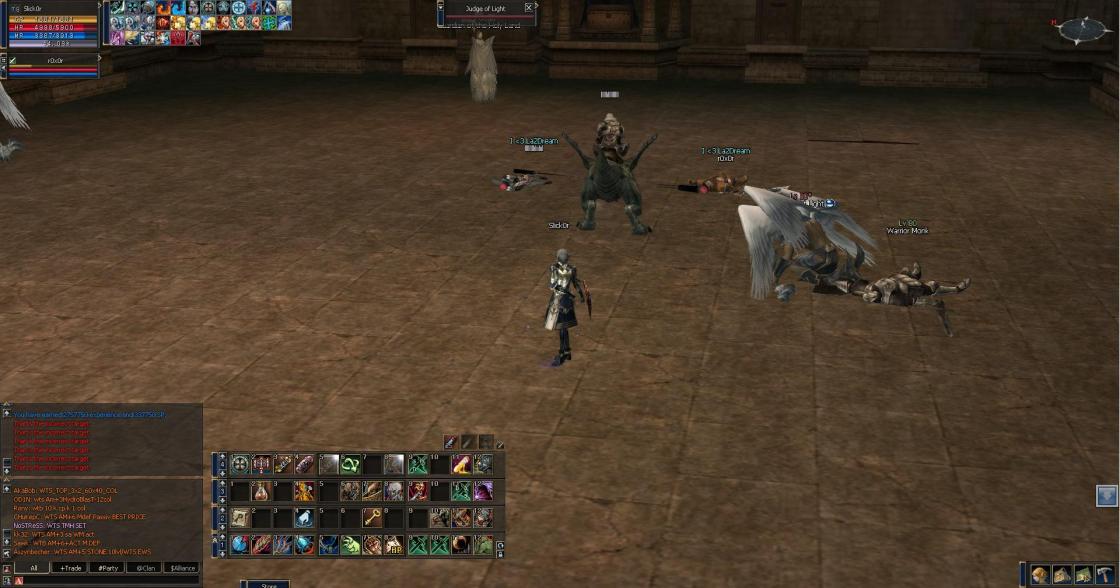The height and width of the screenshot is (588, 1120).
Task: Activate the green triangle knot skill
Action: point(350,464)
